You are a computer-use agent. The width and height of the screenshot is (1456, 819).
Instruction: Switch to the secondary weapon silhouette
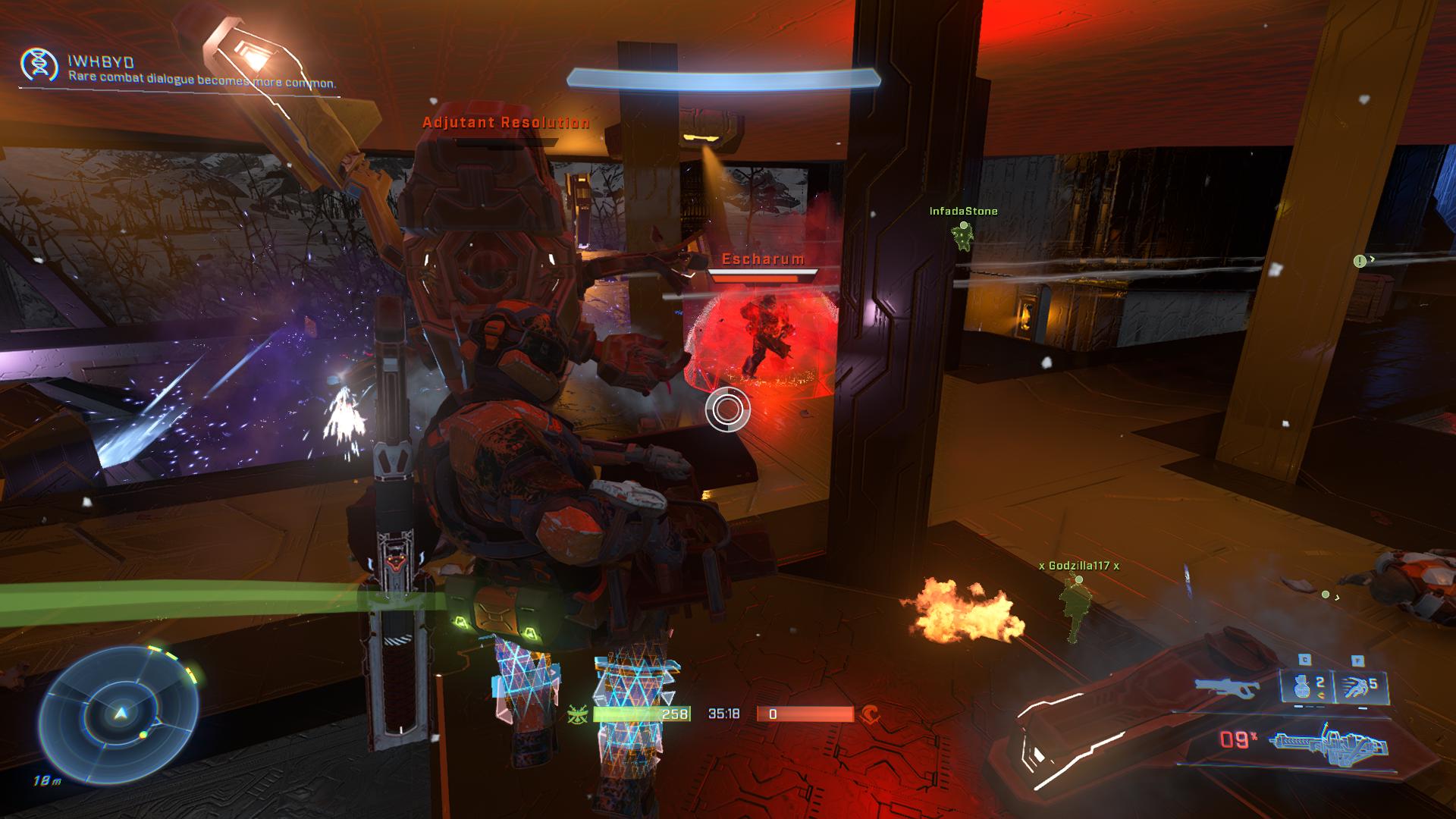1227,686
